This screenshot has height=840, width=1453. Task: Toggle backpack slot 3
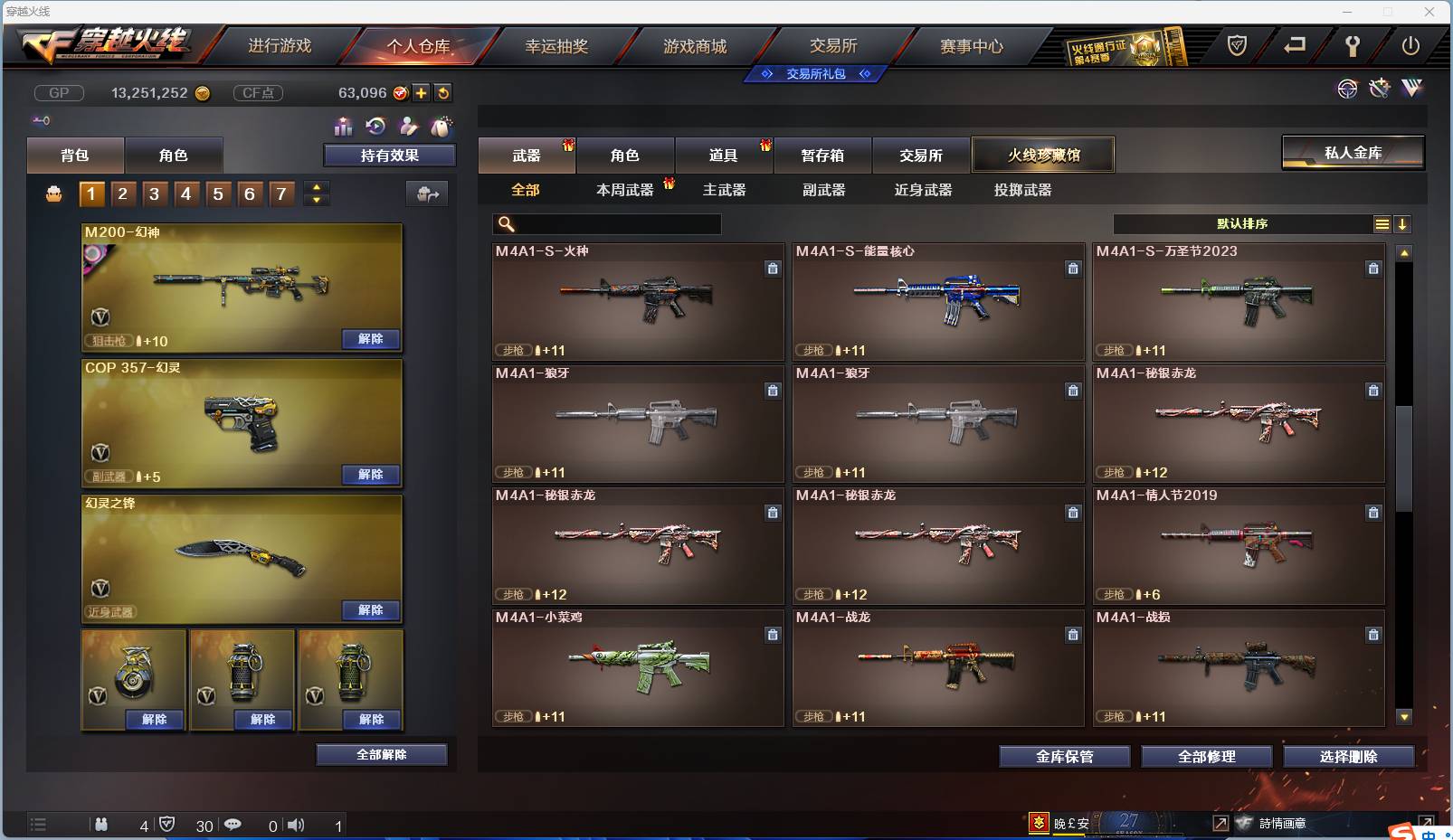154,193
